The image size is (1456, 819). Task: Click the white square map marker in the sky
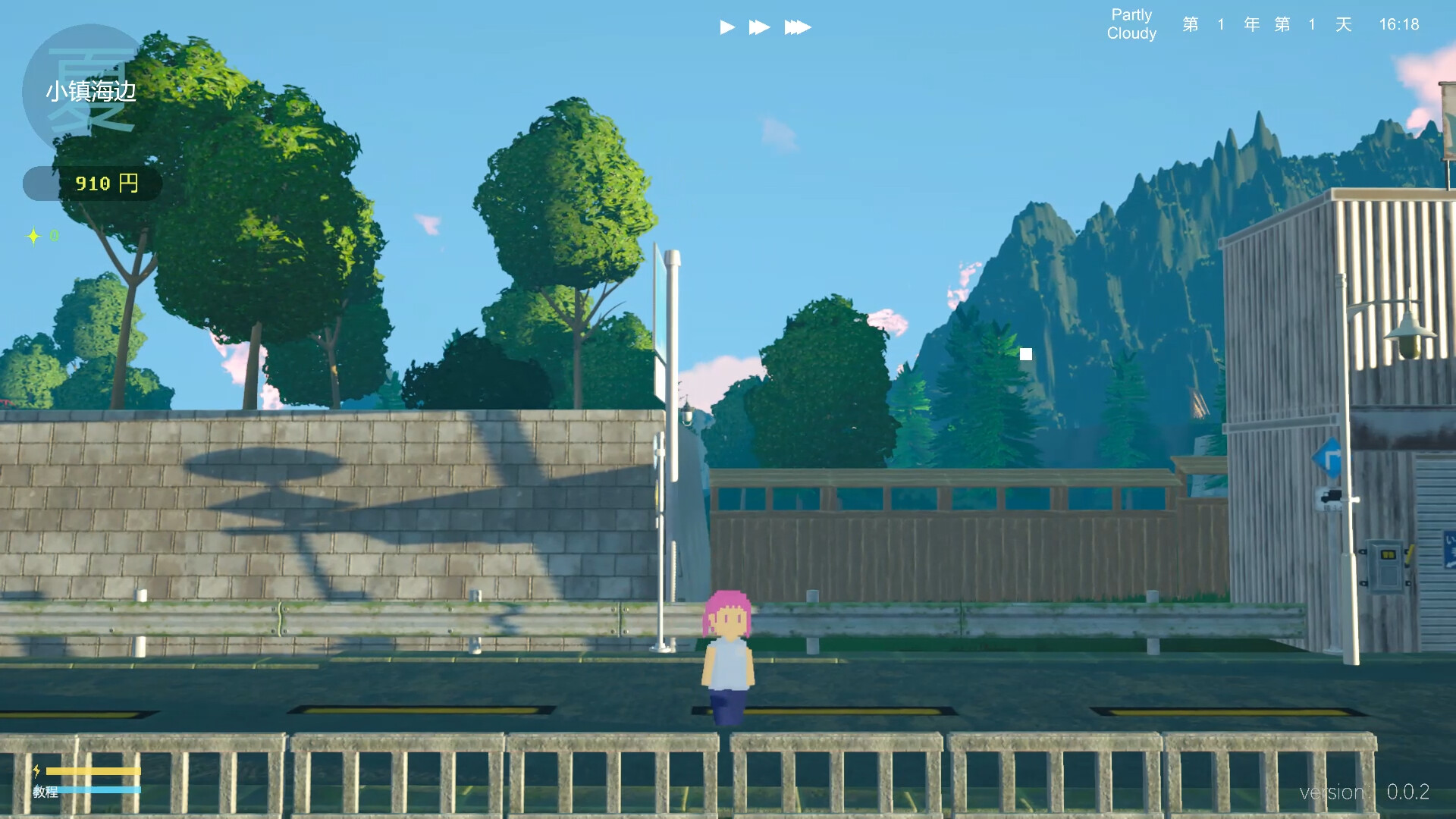[x=1026, y=353]
